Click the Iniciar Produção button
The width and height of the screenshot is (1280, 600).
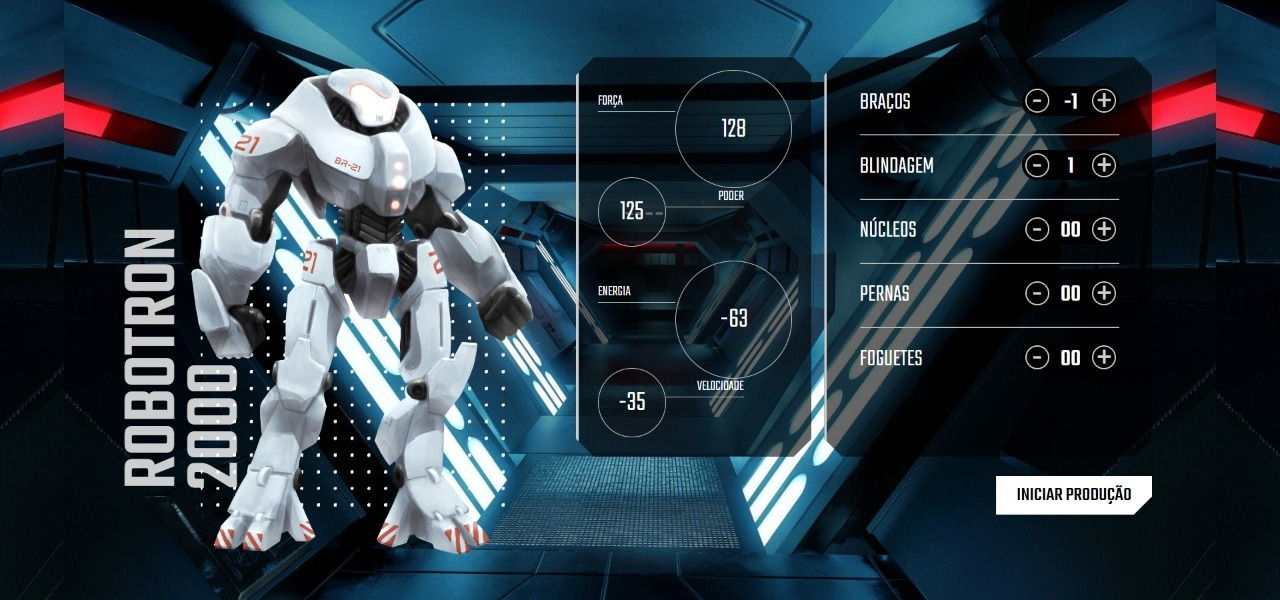pos(1073,495)
